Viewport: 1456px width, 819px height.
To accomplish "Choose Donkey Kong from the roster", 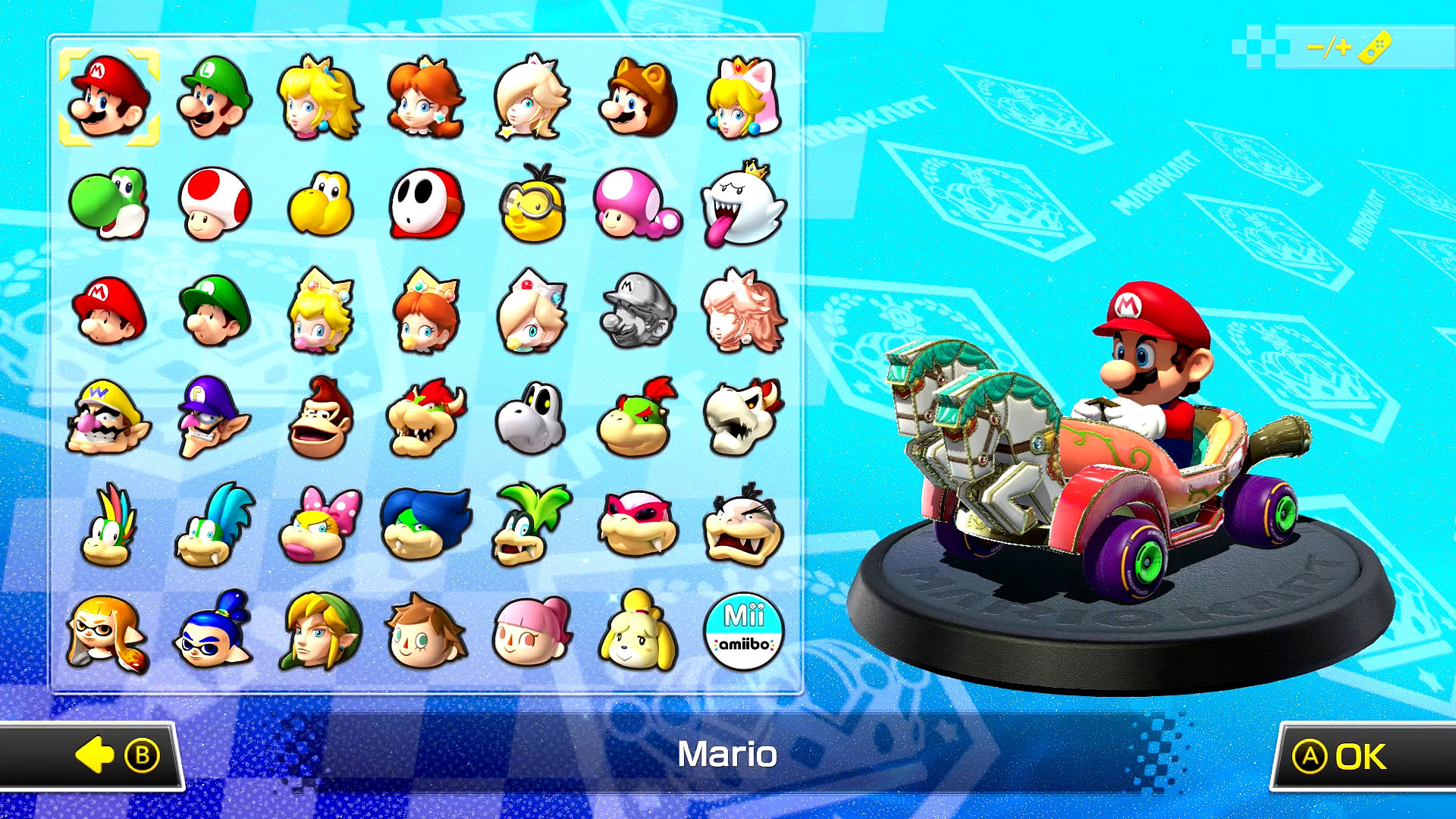I will click(x=321, y=416).
